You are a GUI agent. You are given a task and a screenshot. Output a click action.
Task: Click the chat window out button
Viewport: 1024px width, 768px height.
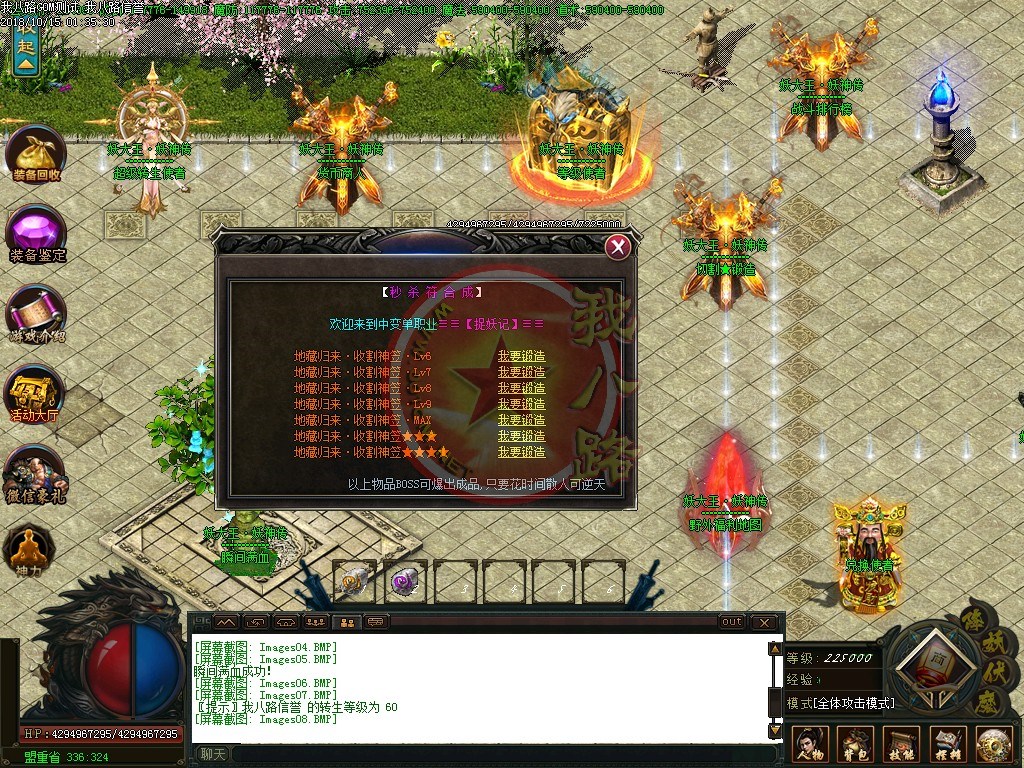pyautogui.click(x=732, y=622)
